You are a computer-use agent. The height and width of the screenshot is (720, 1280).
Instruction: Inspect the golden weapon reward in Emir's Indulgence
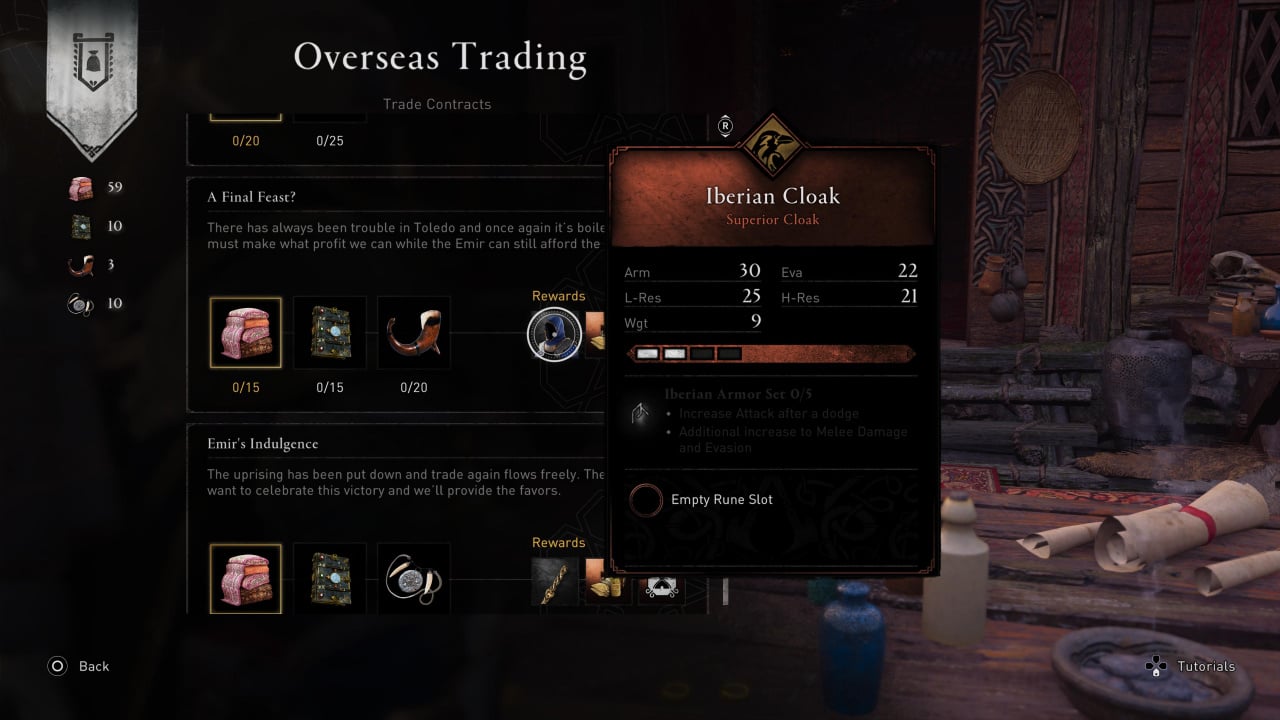pos(555,581)
